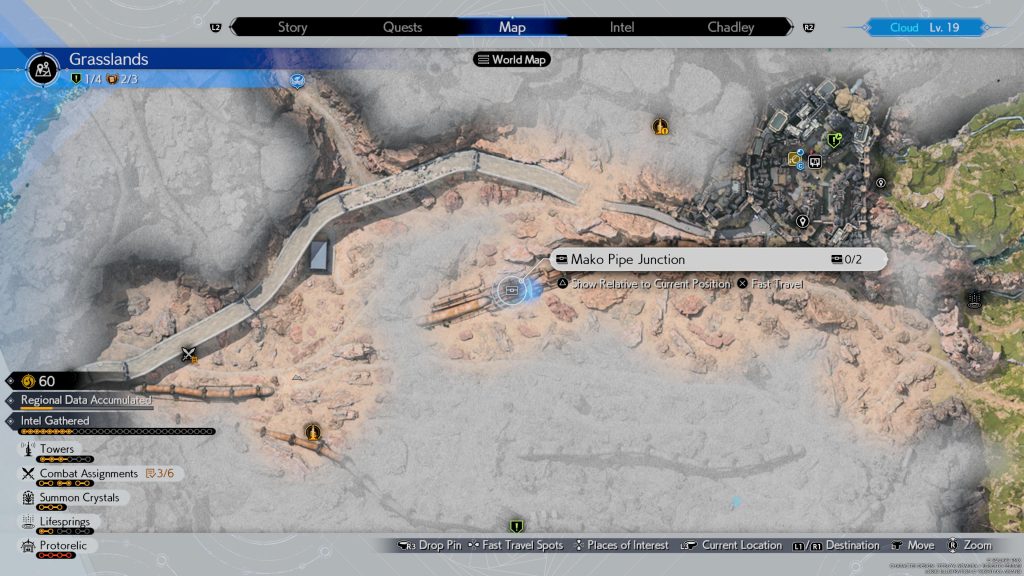Viewport: 1024px width, 576px height.
Task: Select the Summon Crystals legend entry
Action: pyautogui.click(x=78, y=498)
